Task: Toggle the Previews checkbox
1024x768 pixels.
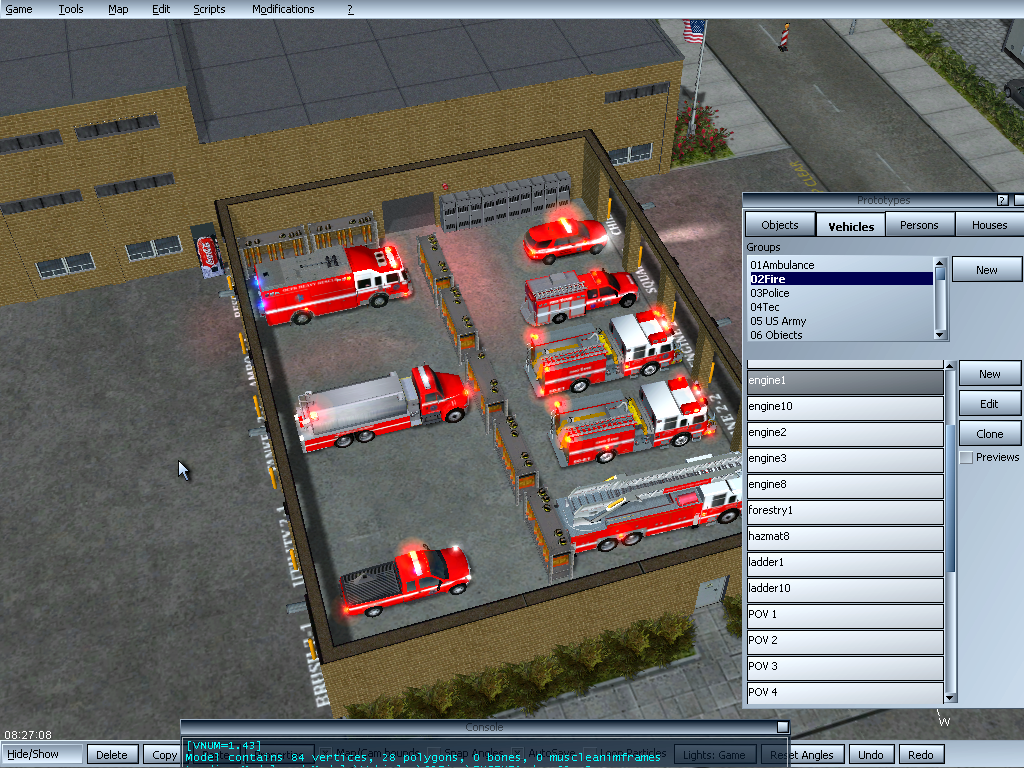Action: point(966,458)
